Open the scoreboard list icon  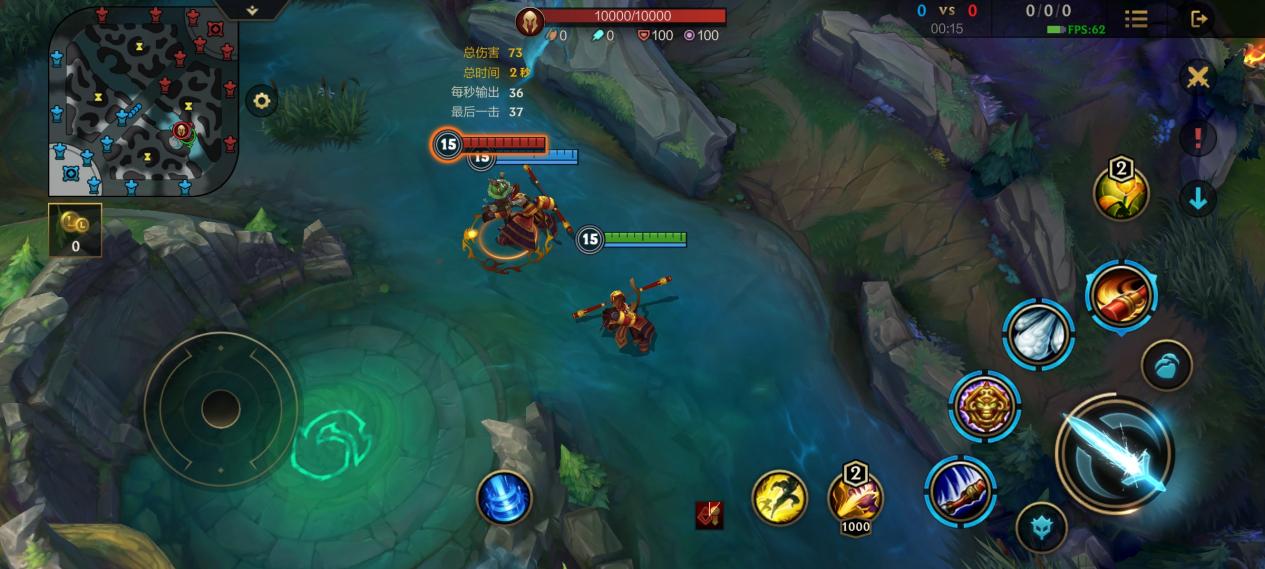tap(1136, 18)
